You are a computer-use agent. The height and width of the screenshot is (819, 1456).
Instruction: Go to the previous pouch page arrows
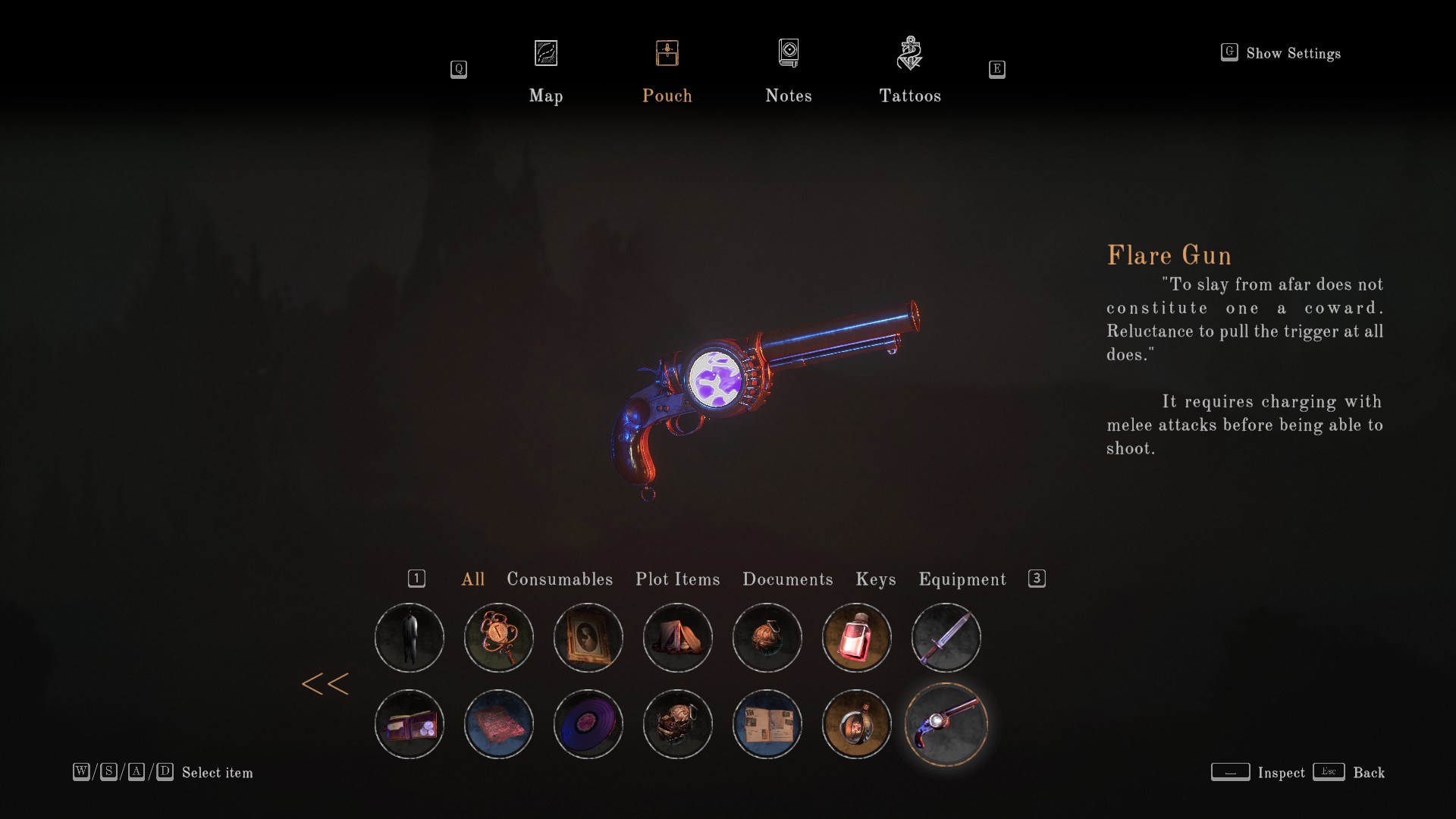tap(325, 684)
